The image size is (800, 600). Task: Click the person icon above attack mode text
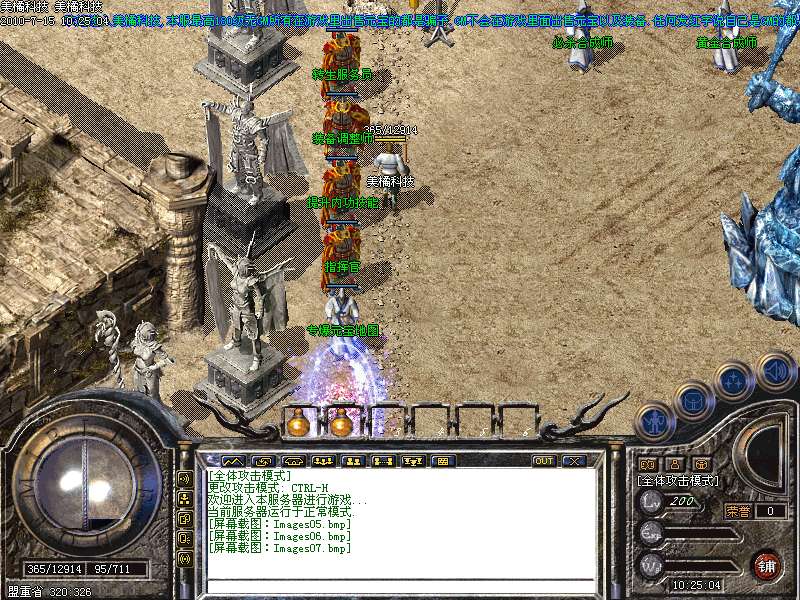click(675, 464)
